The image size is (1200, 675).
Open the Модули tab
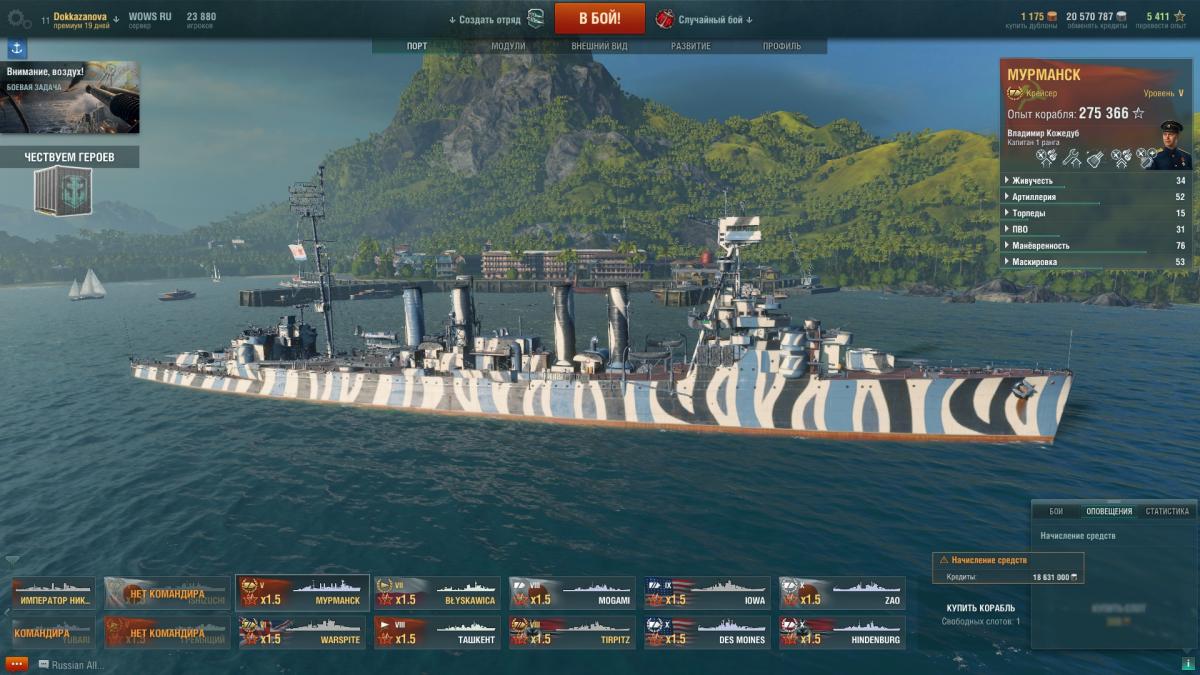pyautogui.click(x=508, y=46)
